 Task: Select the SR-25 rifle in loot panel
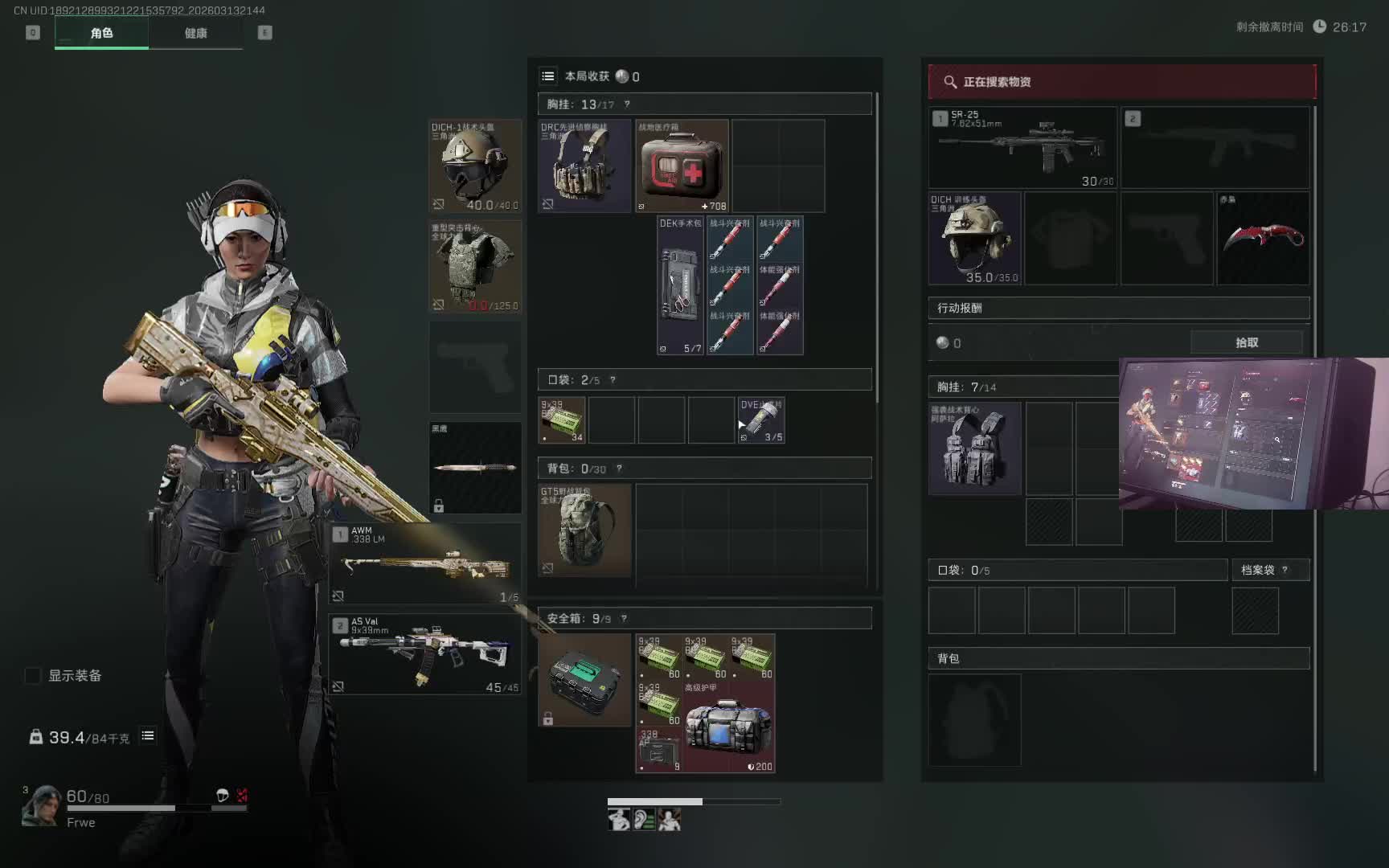coord(1022,148)
